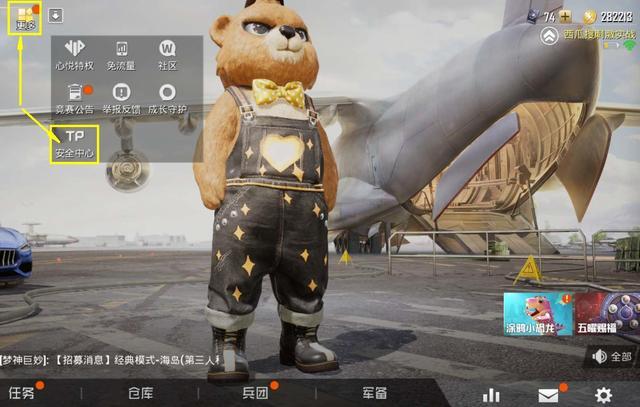Expand the double-chevron mode selector
The width and height of the screenshot is (640, 407).
coord(550,36)
